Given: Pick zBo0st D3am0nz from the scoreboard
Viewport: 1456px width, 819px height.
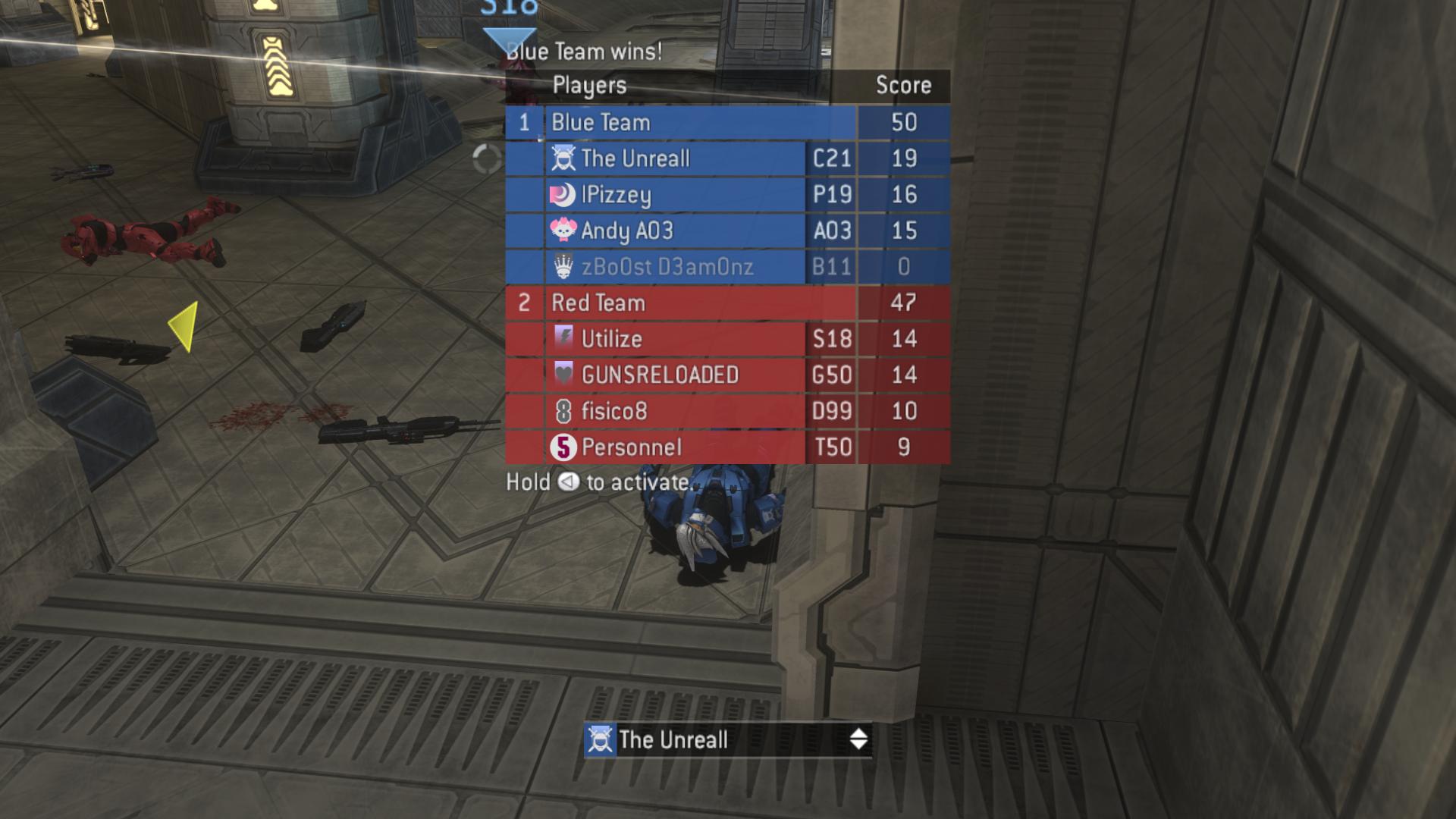Looking at the screenshot, I should pyautogui.click(x=675, y=267).
